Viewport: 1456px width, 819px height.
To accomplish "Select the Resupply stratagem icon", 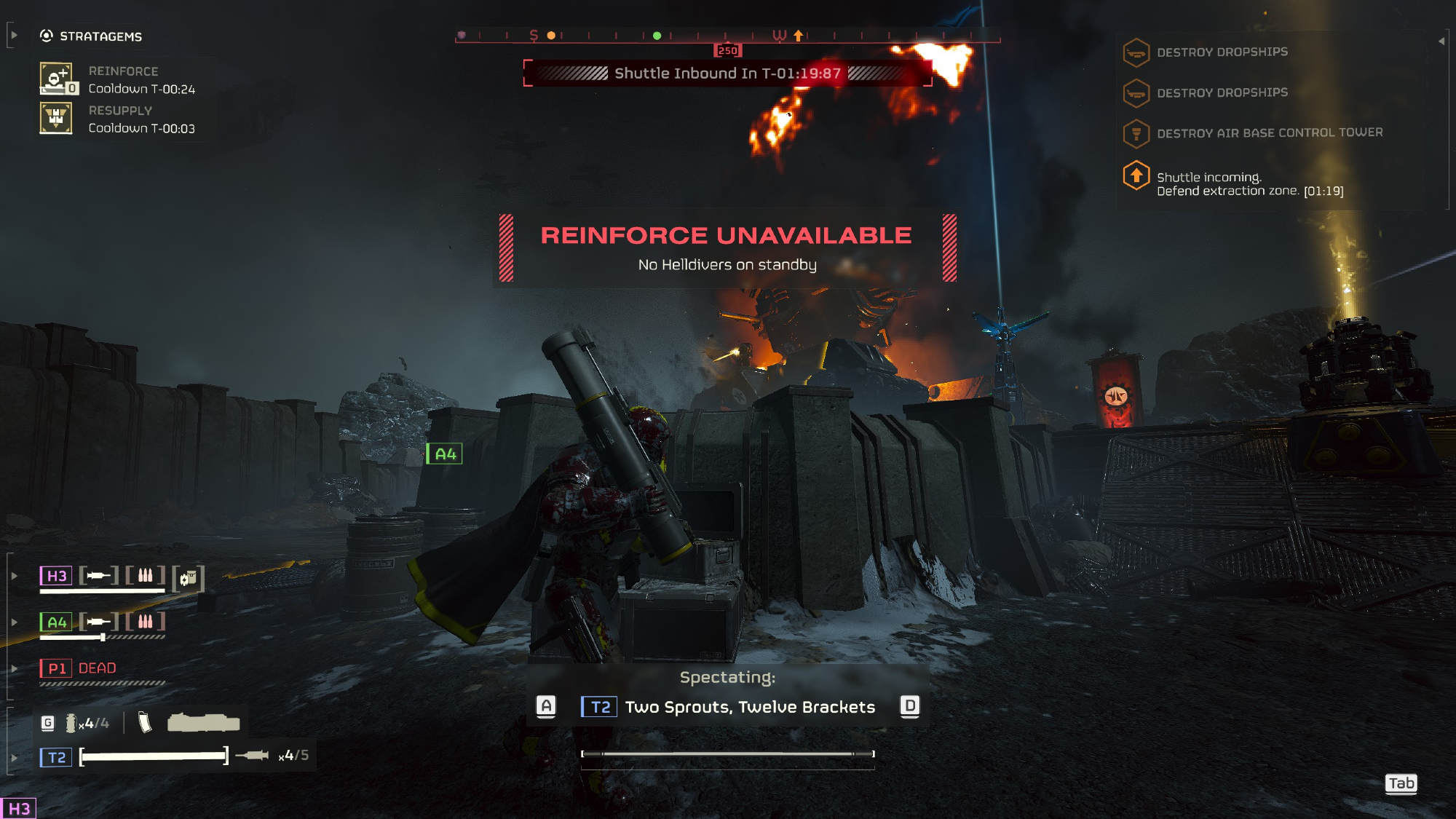I will click(x=56, y=118).
